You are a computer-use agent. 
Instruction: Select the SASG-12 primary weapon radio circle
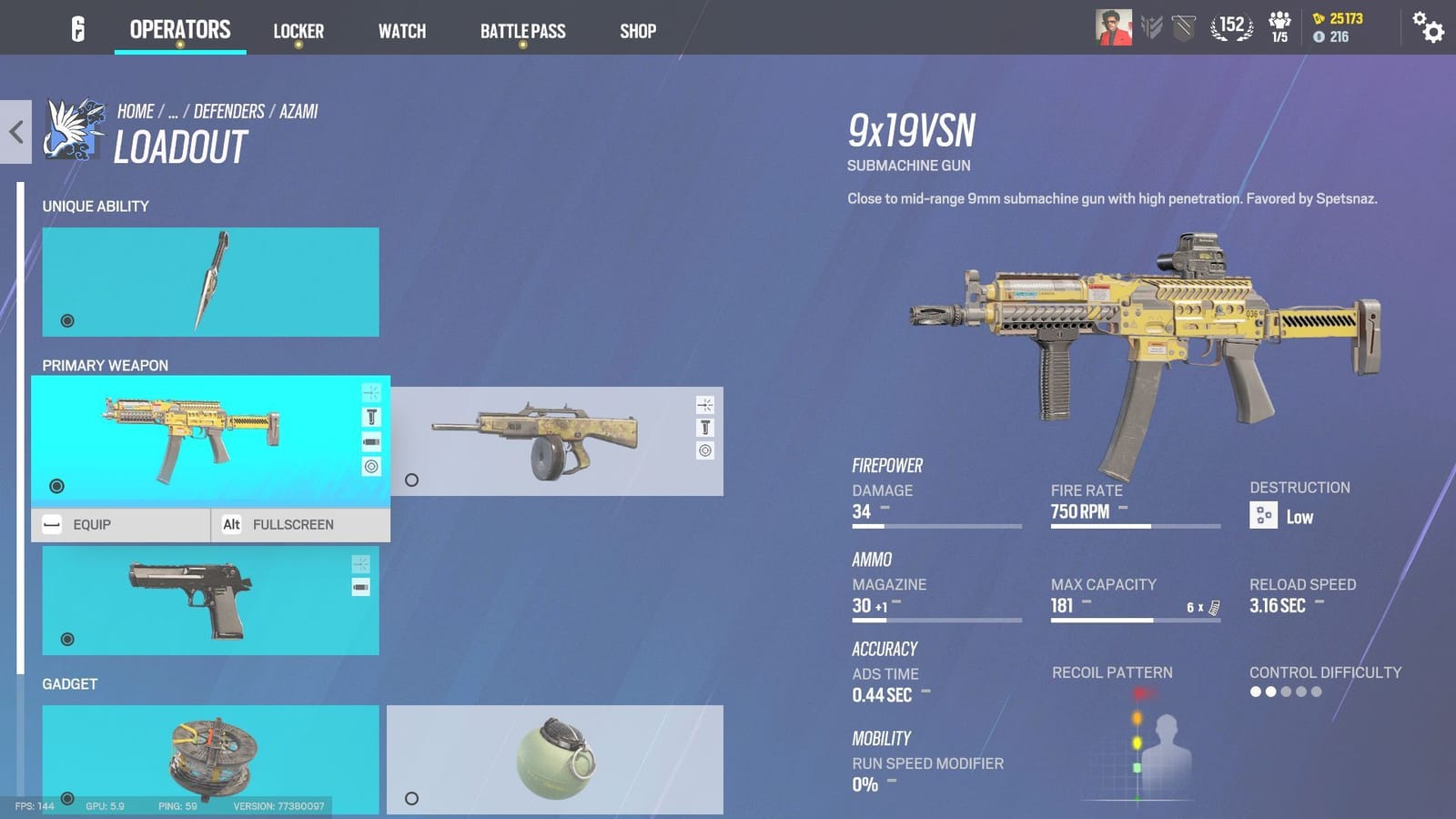click(411, 480)
